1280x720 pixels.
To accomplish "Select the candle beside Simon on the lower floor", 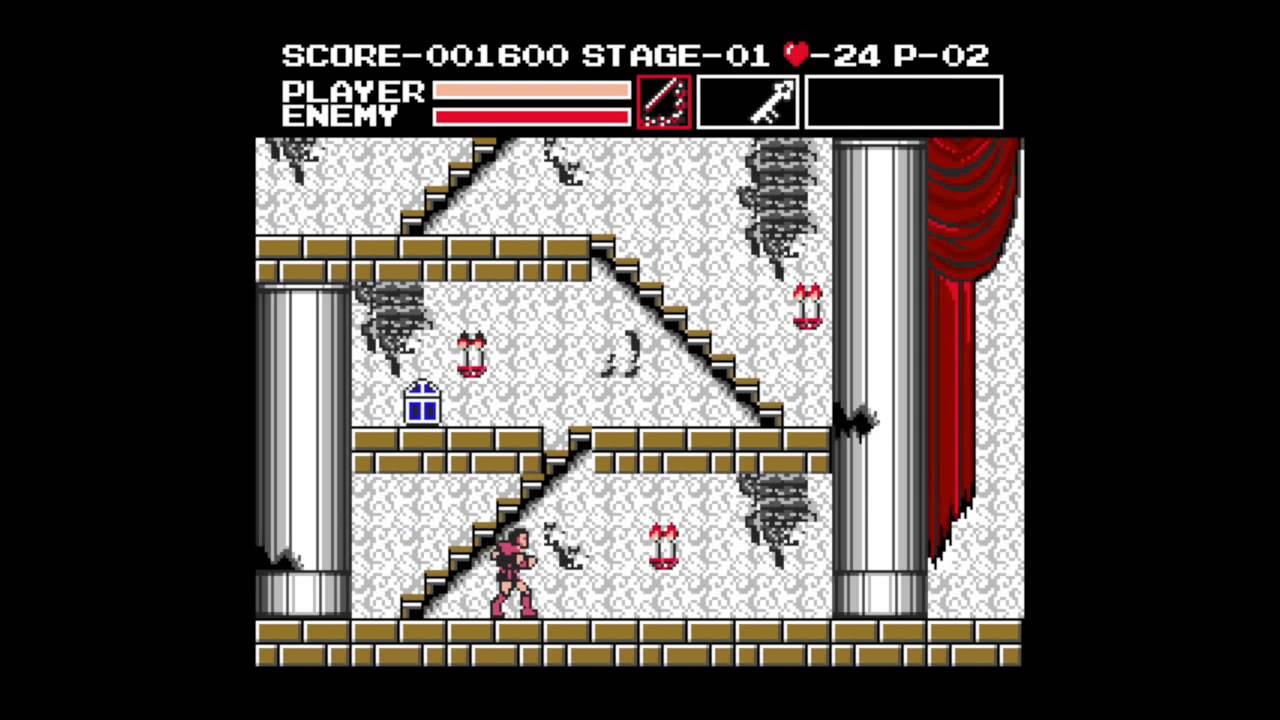I will point(664,547).
